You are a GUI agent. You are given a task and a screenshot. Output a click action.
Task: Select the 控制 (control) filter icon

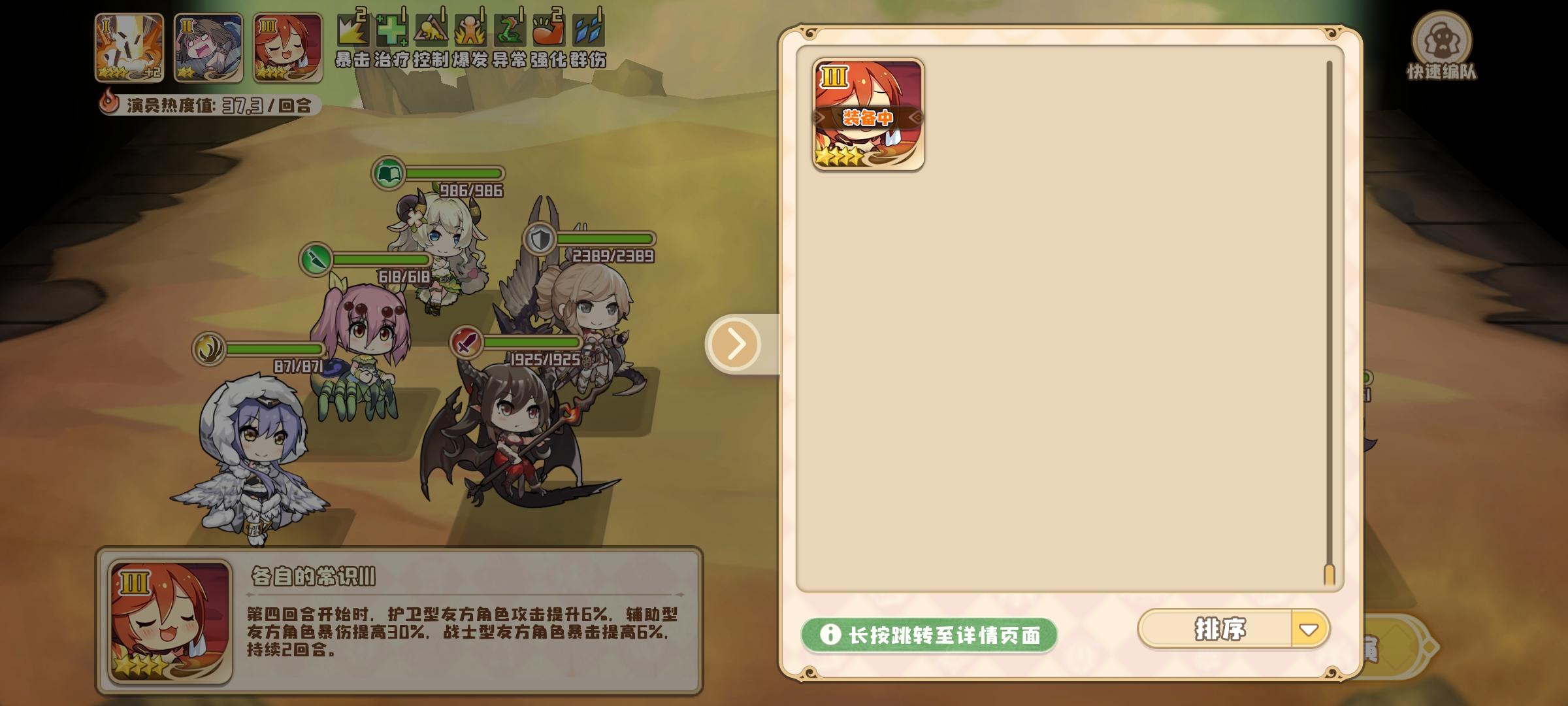click(x=430, y=31)
